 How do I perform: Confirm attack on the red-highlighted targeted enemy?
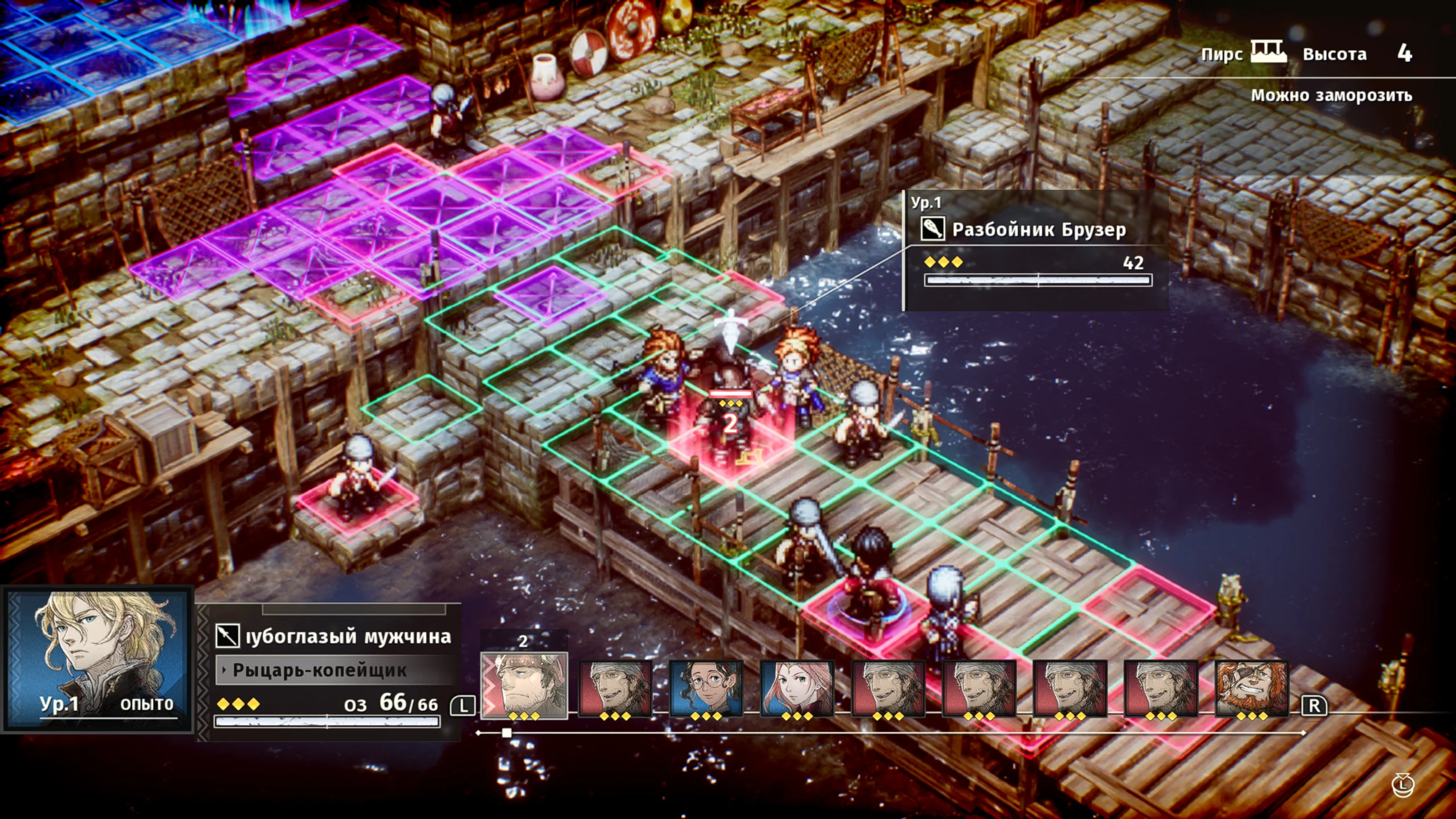[x=730, y=432]
